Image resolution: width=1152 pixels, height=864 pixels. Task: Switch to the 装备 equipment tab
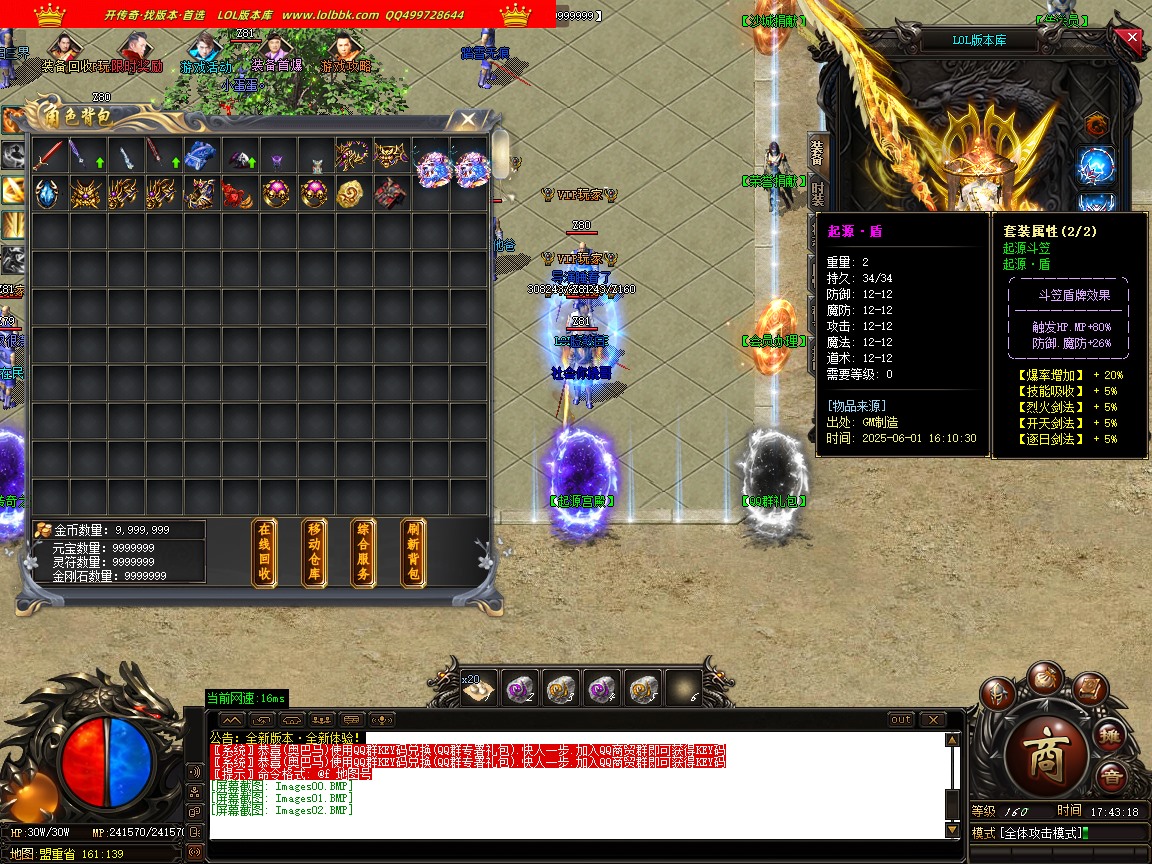point(817,153)
